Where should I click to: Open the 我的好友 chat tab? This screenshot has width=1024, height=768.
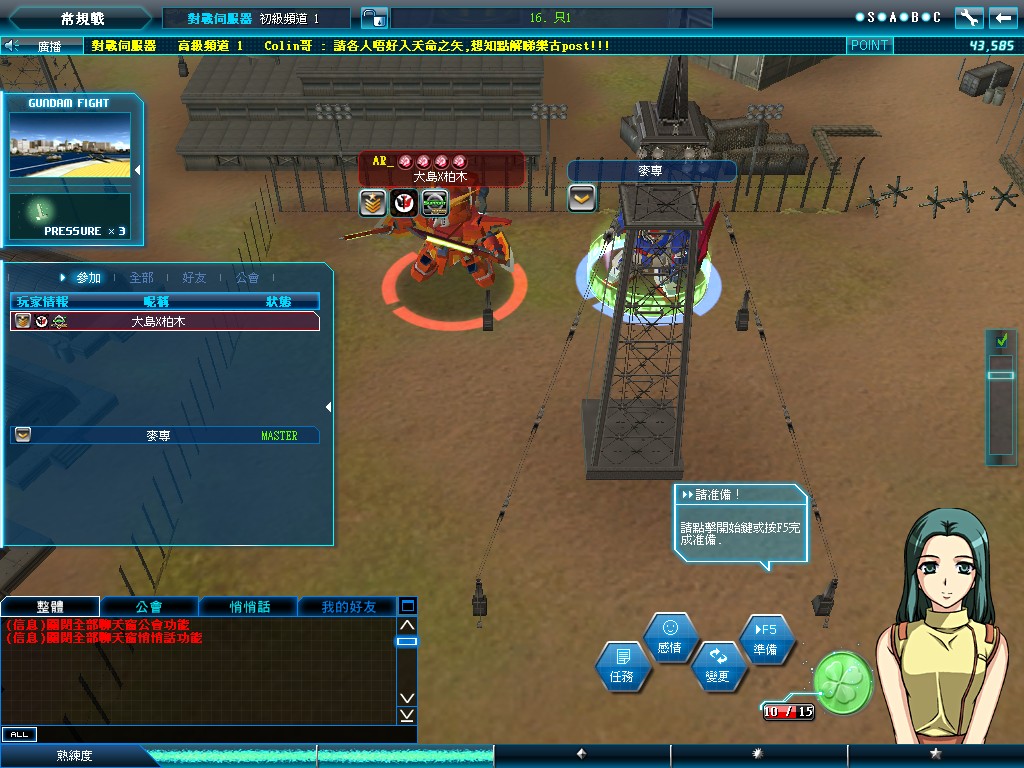[349, 607]
